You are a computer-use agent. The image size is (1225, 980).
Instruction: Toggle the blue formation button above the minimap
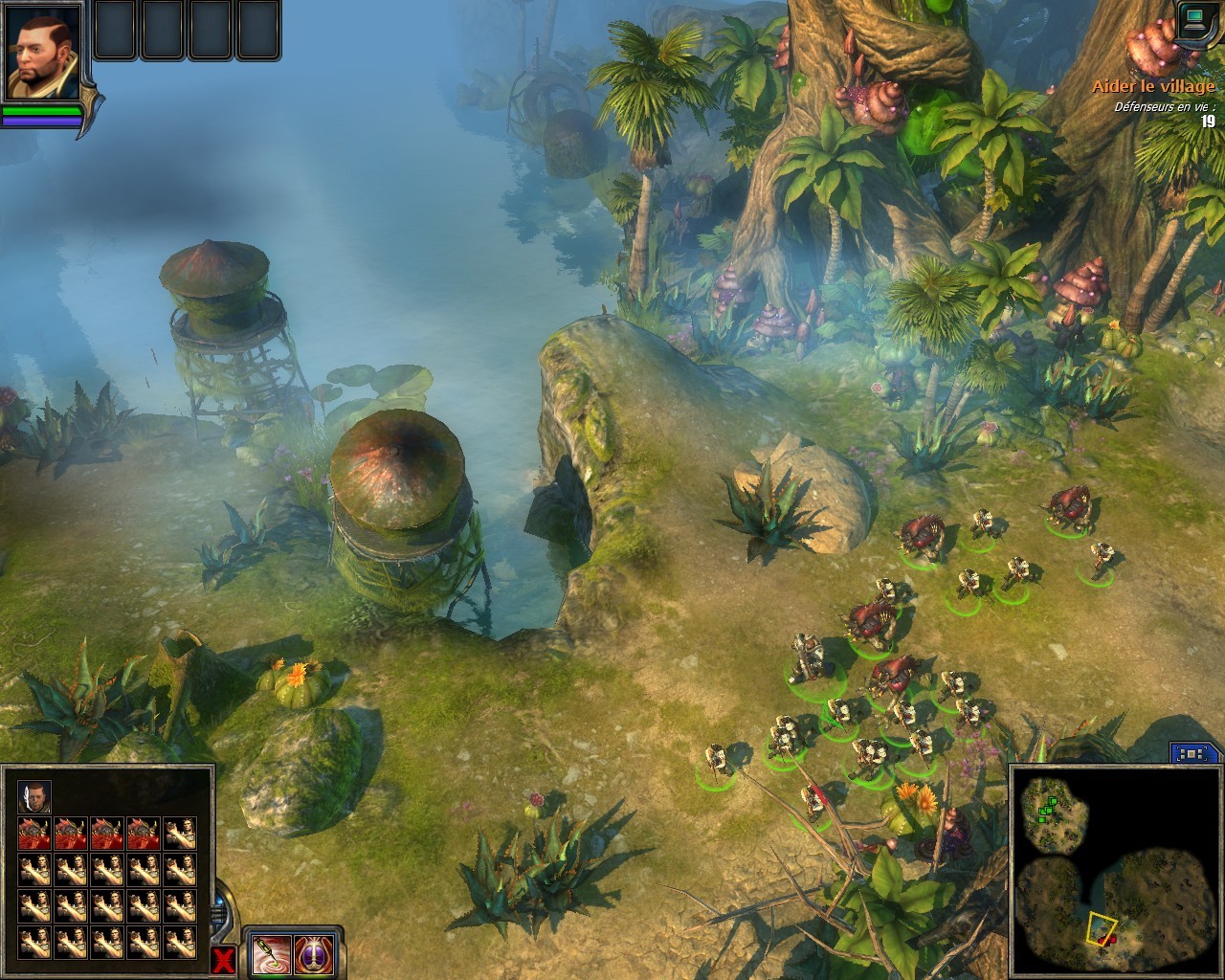[x=1191, y=753]
